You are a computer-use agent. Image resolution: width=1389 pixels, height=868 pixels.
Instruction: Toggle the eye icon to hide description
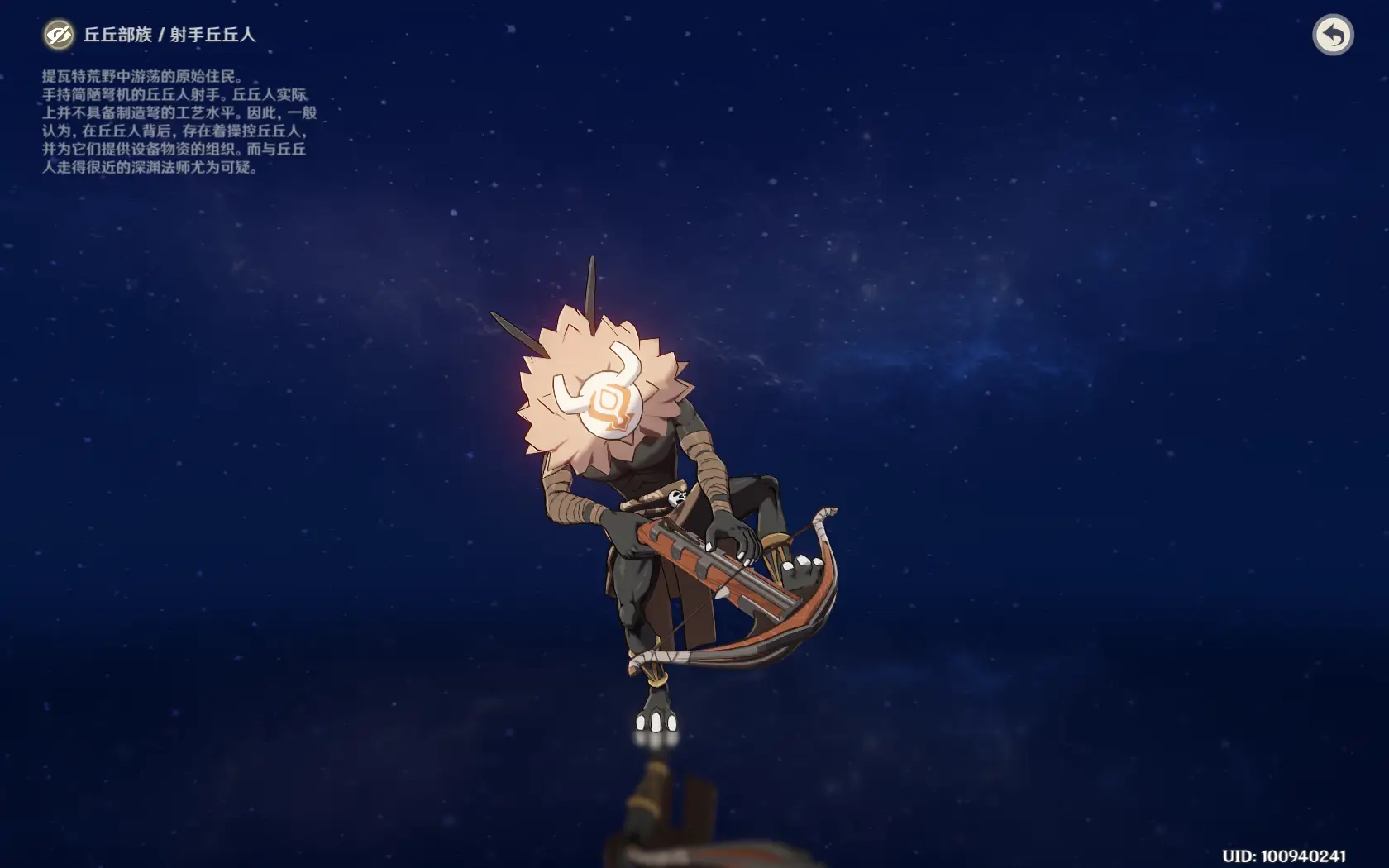click(x=58, y=35)
